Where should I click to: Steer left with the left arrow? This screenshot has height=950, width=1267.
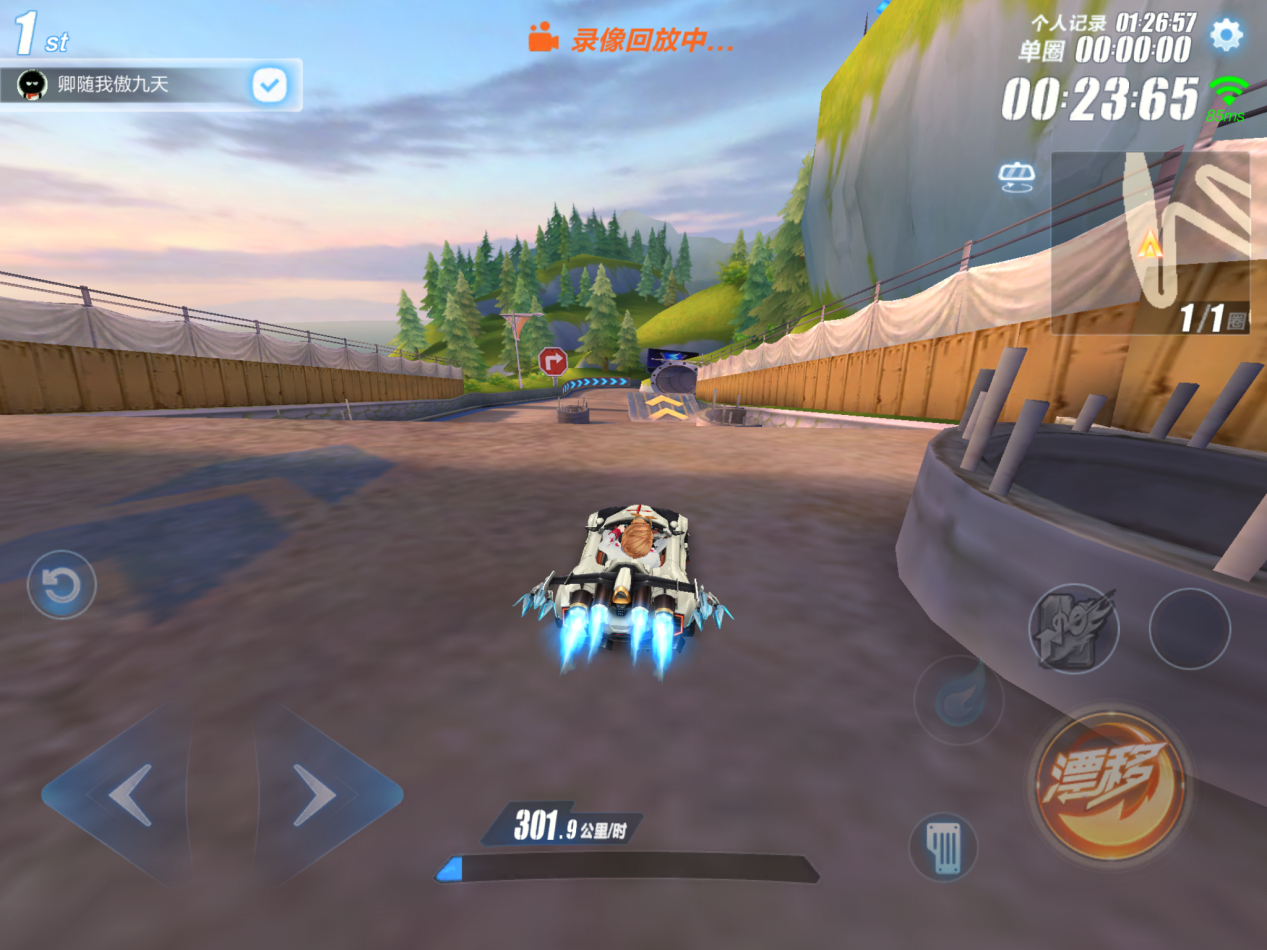[128, 795]
